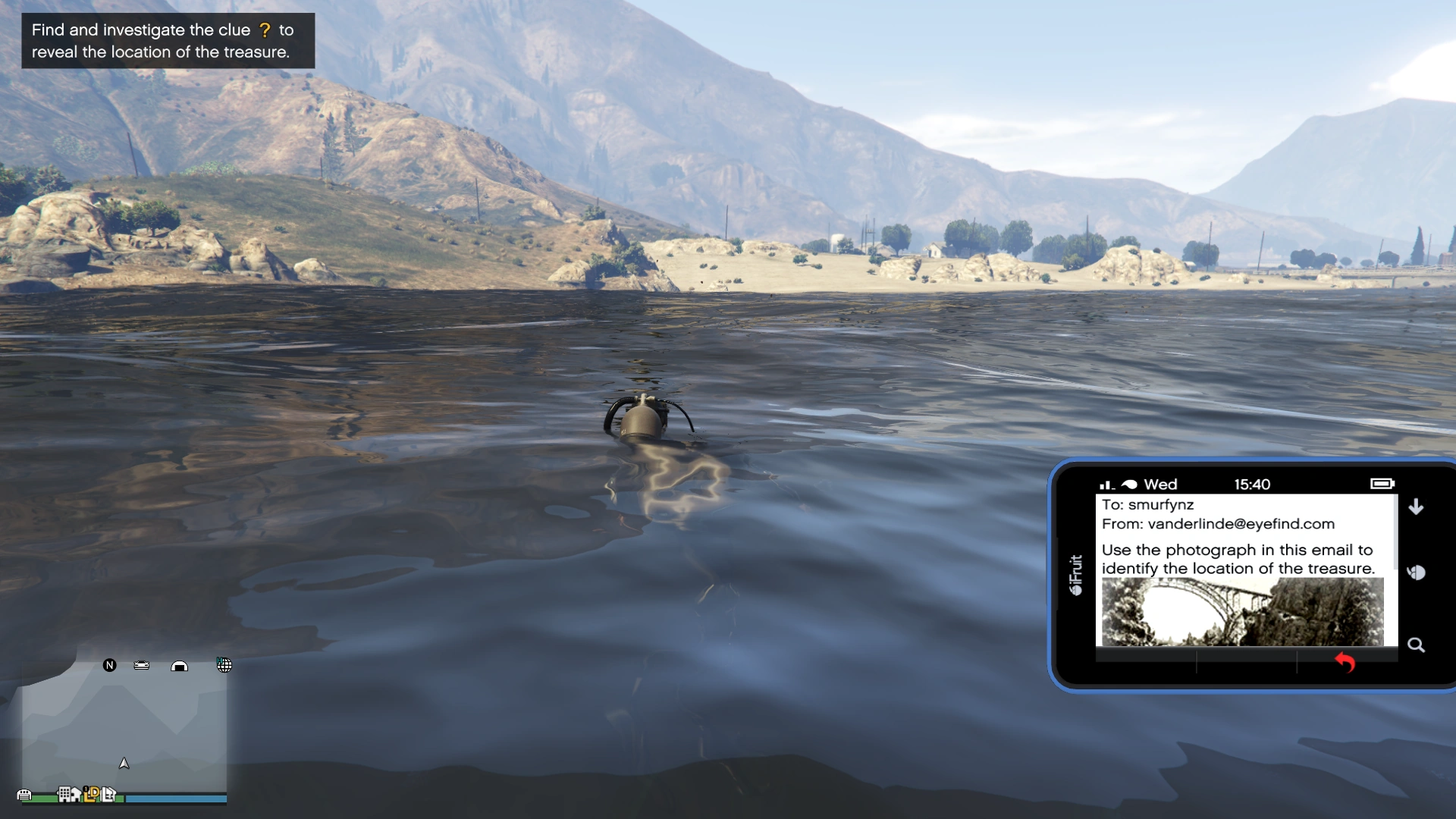Click the down arrow icon beside the email
This screenshot has width=1456, height=819.
tap(1415, 506)
